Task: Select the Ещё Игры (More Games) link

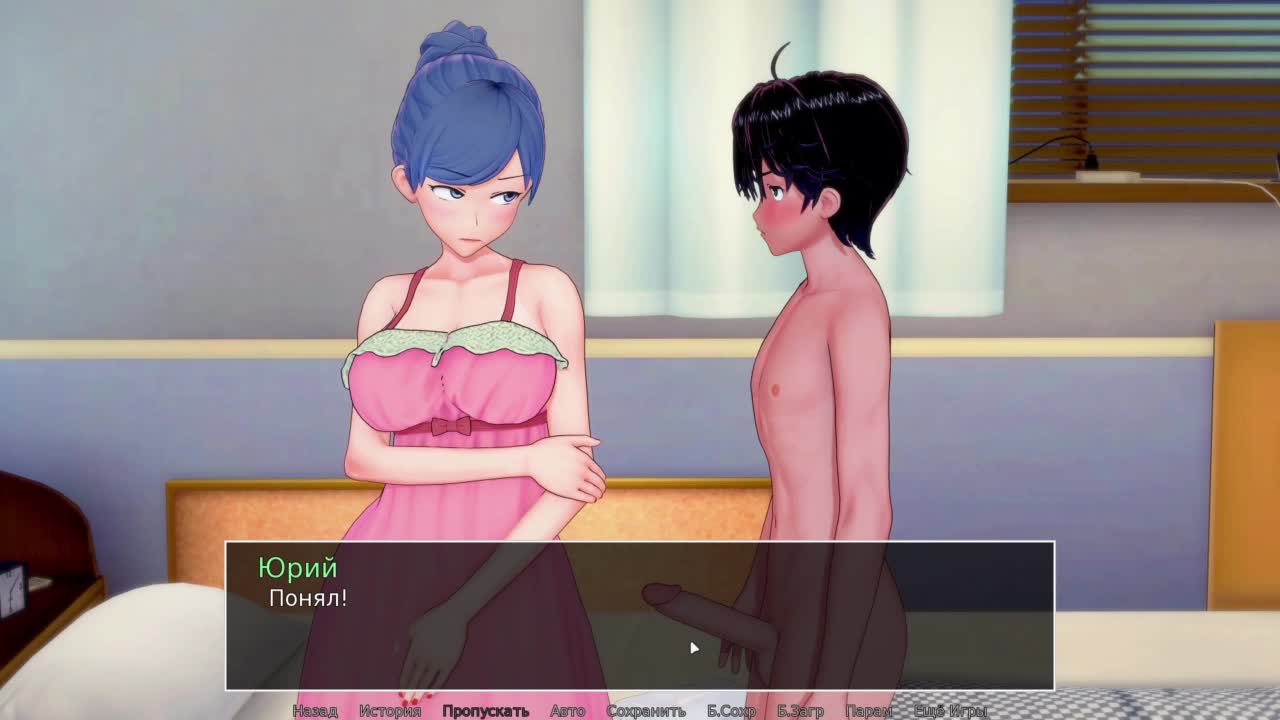Action: [950, 711]
